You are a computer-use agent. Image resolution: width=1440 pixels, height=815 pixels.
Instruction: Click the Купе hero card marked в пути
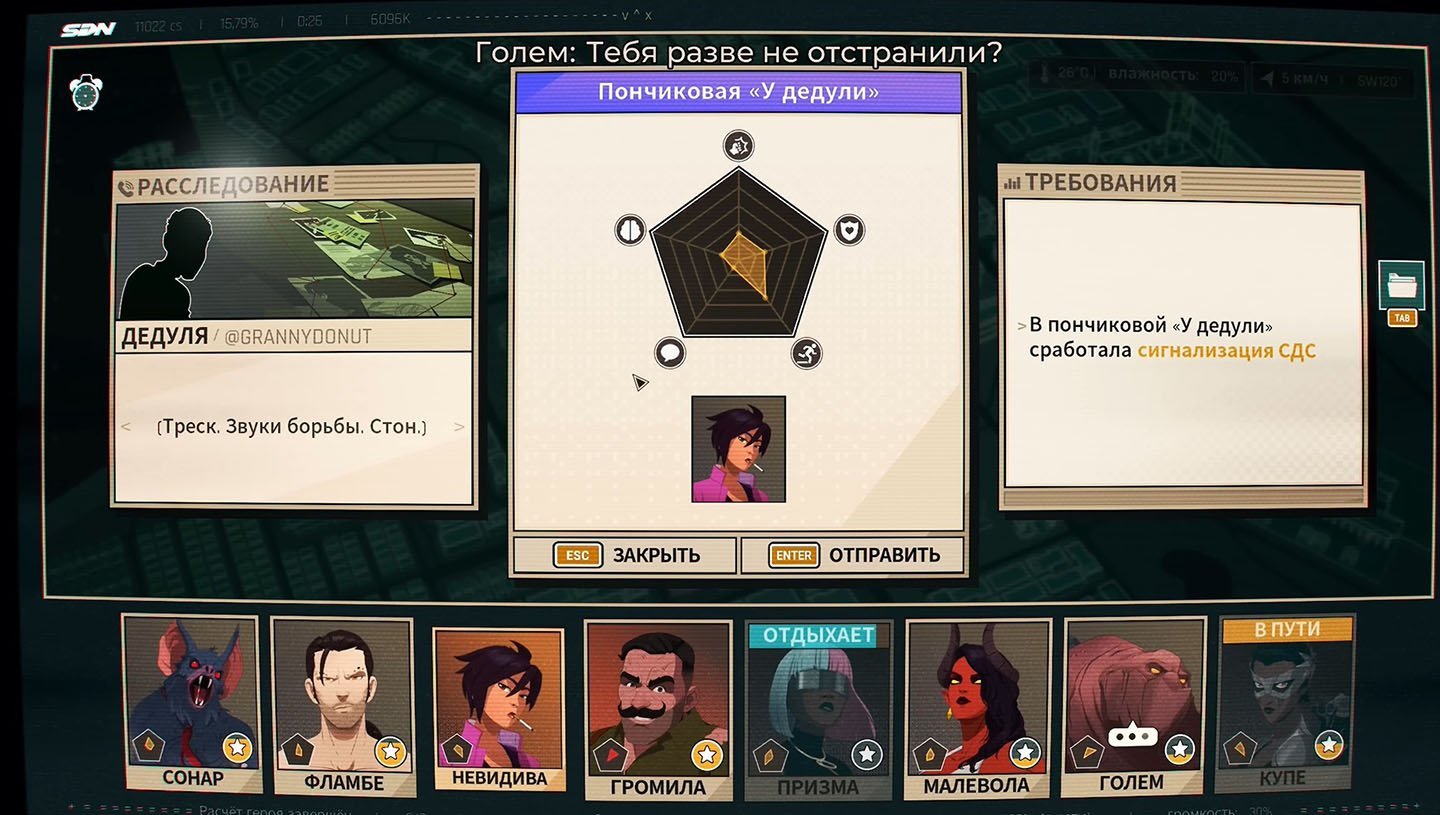pos(1283,704)
